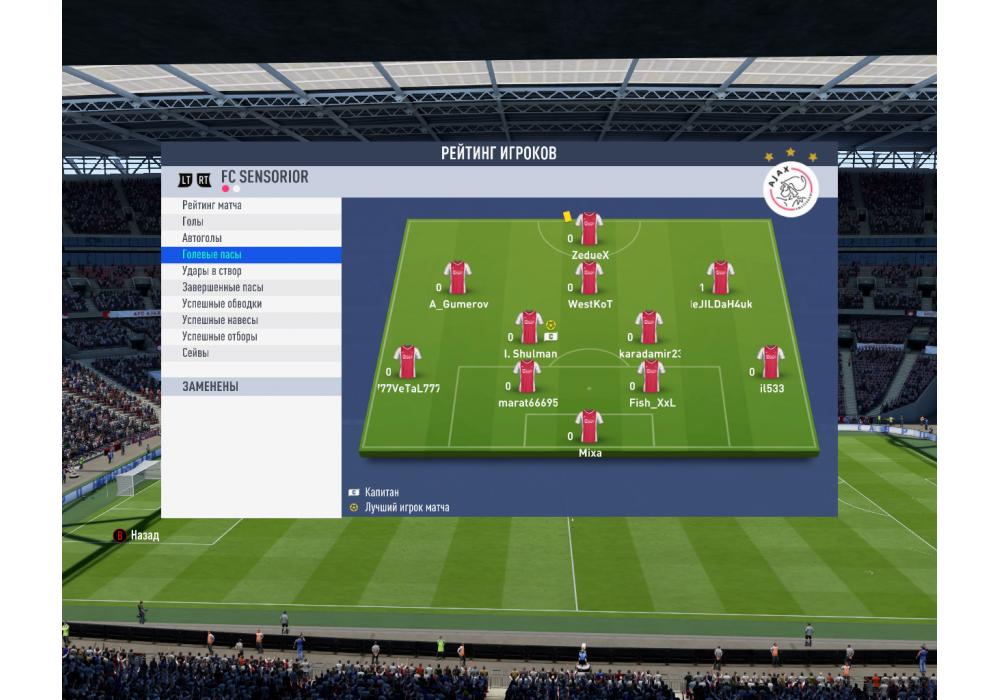
Task: Select player il533 on the flank
Action: pos(770,363)
